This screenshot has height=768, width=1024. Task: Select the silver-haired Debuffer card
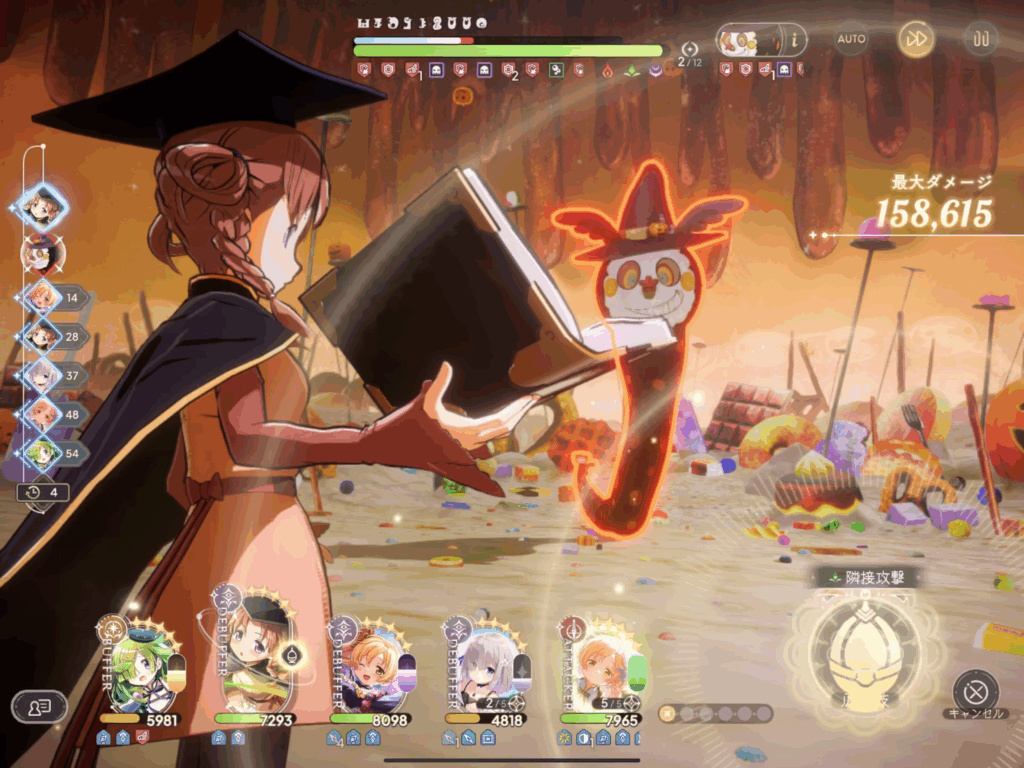coord(487,667)
